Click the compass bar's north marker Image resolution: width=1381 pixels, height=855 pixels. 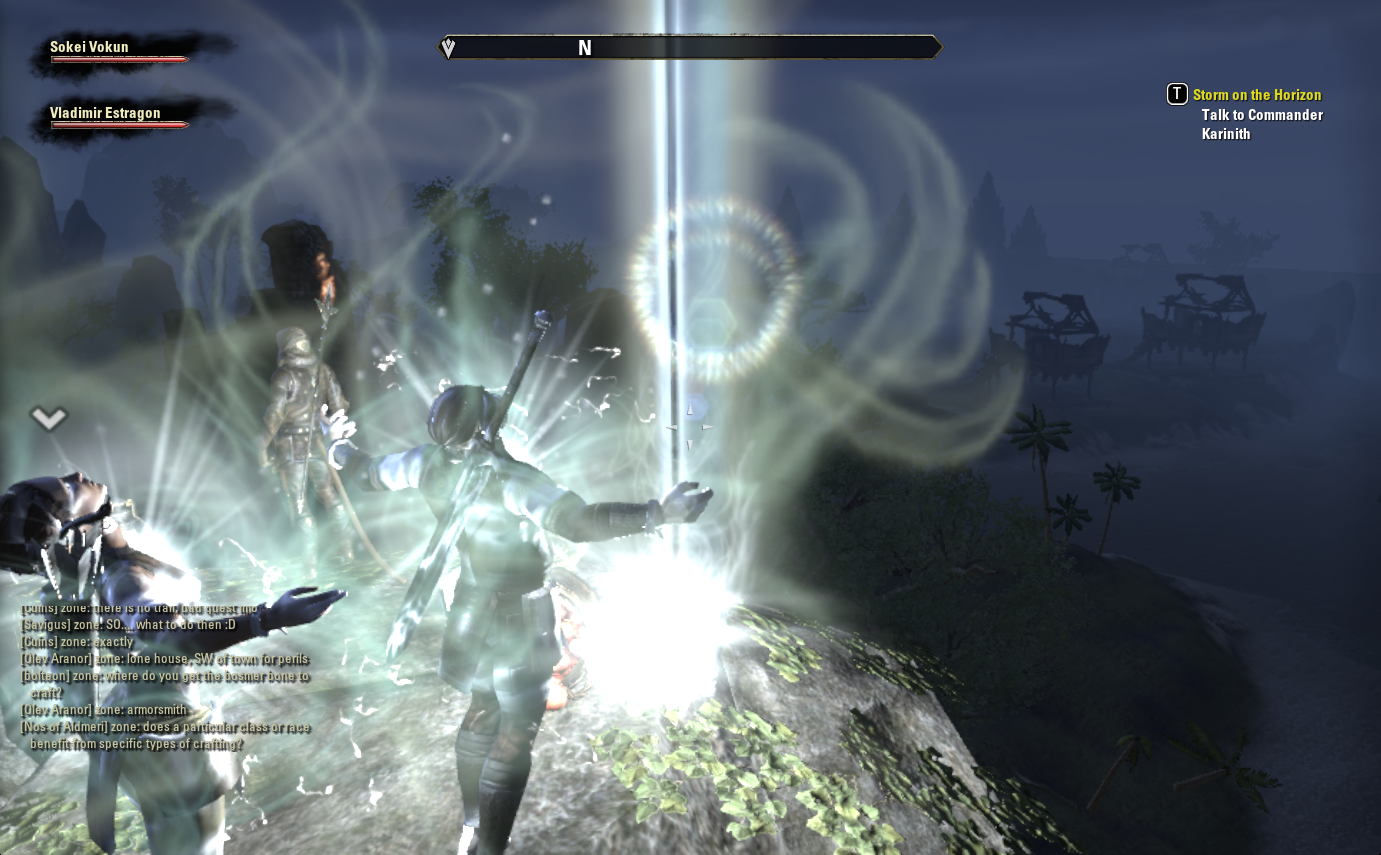tap(585, 48)
